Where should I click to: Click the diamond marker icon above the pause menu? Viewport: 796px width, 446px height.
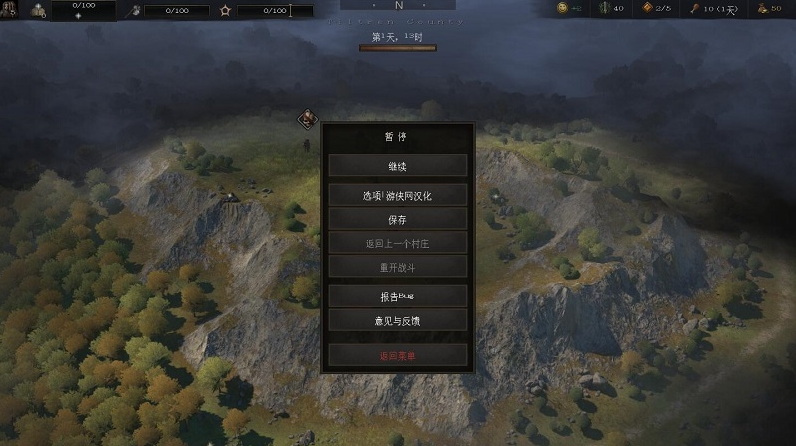point(306,120)
